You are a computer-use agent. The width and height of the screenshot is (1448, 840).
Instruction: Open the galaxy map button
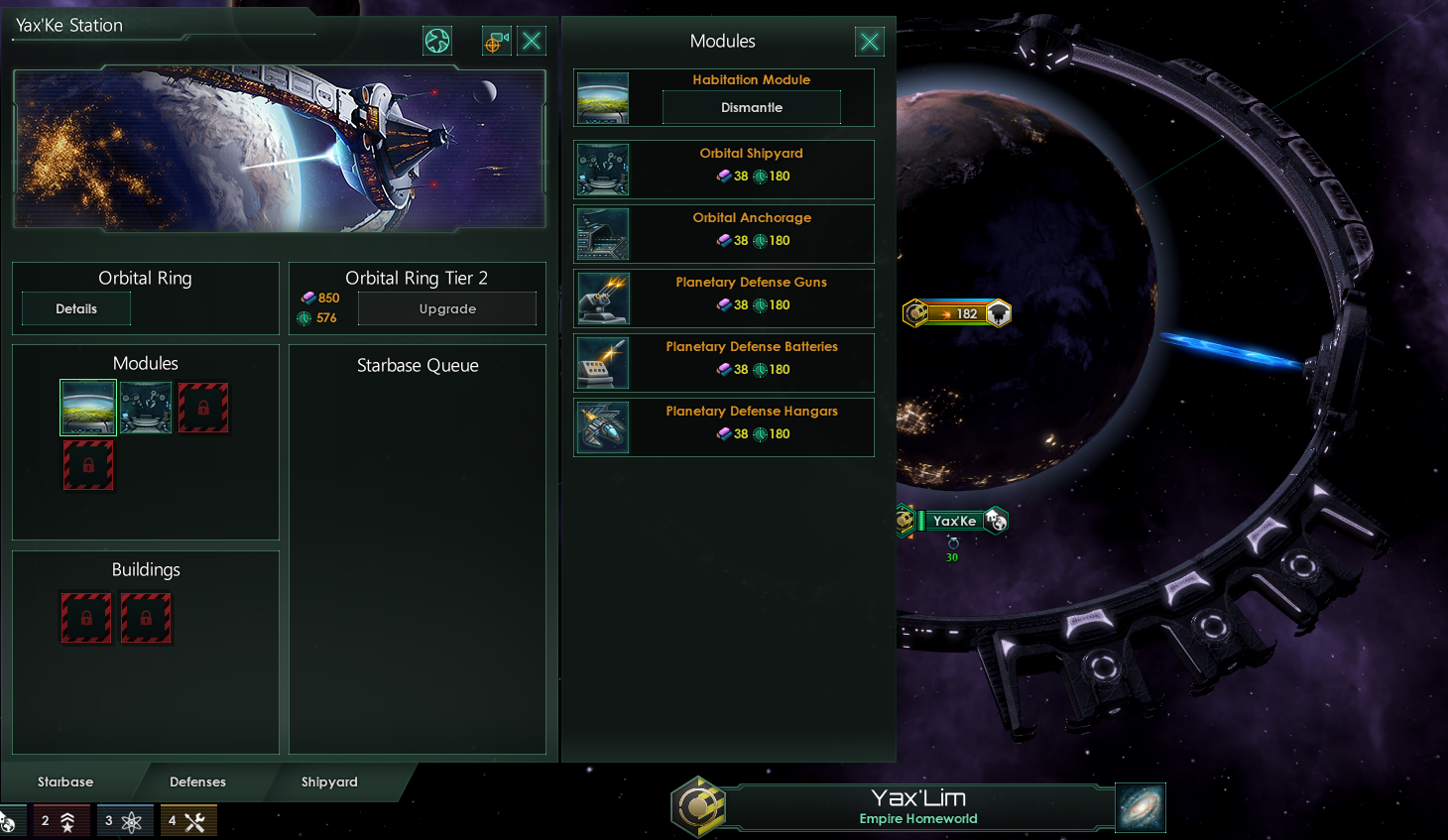(1140, 807)
